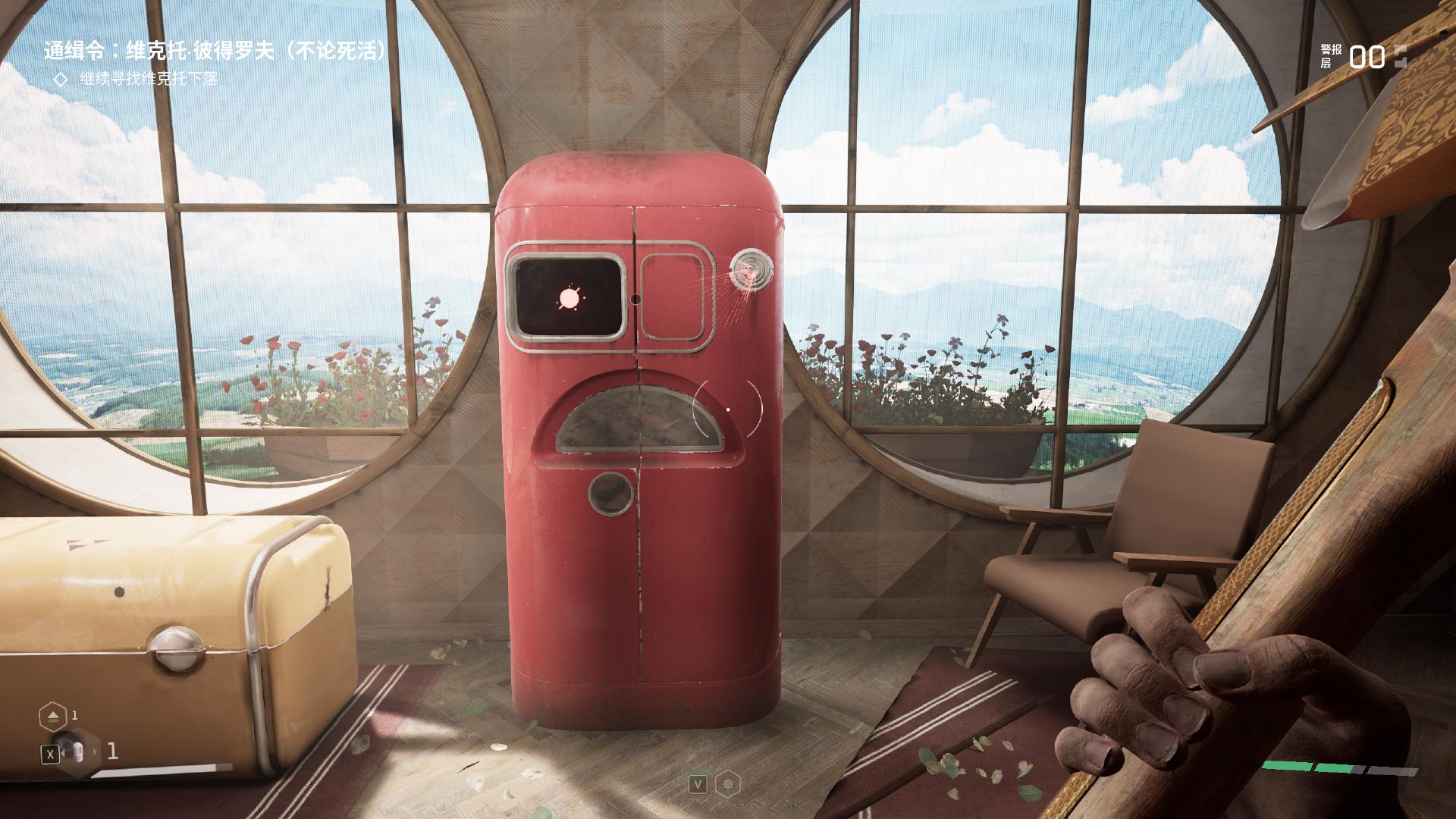
Task: Select the healing capsule consumable slot
Action: pos(77,753)
